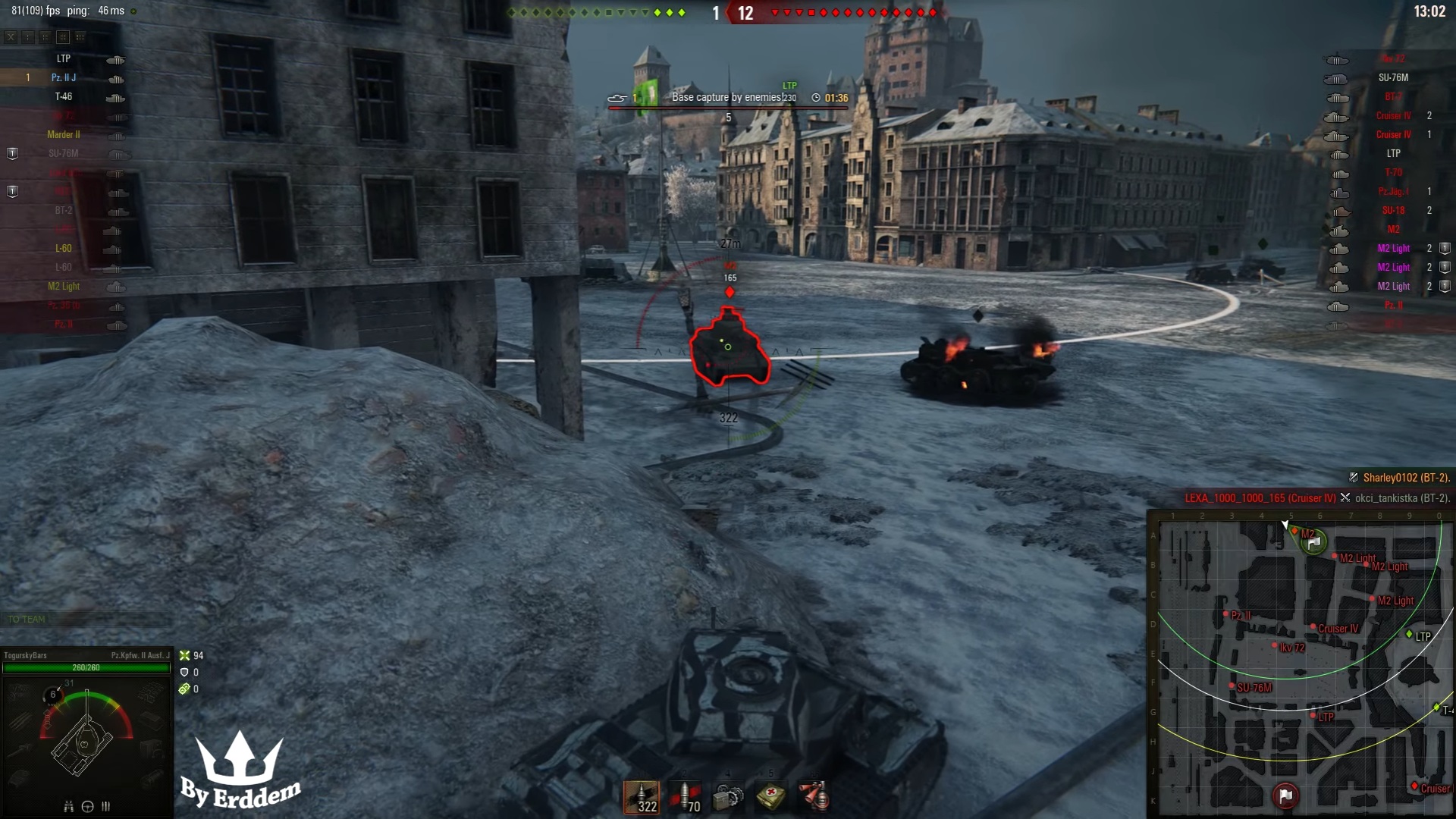Image resolution: width=1456 pixels, height=819 pixels.
Task: Click the red enemy base flag on minimap
Action: (1285, 795)
